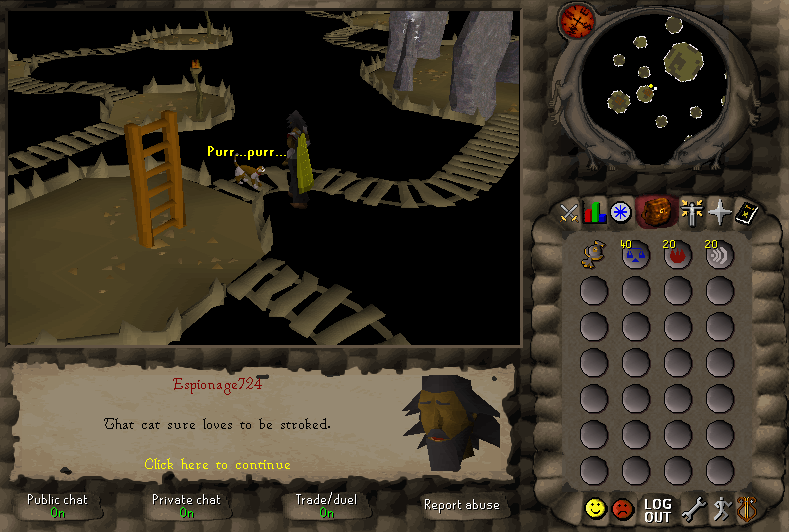
Task: Switch to the magic spellbook tab
Action: 747,212
